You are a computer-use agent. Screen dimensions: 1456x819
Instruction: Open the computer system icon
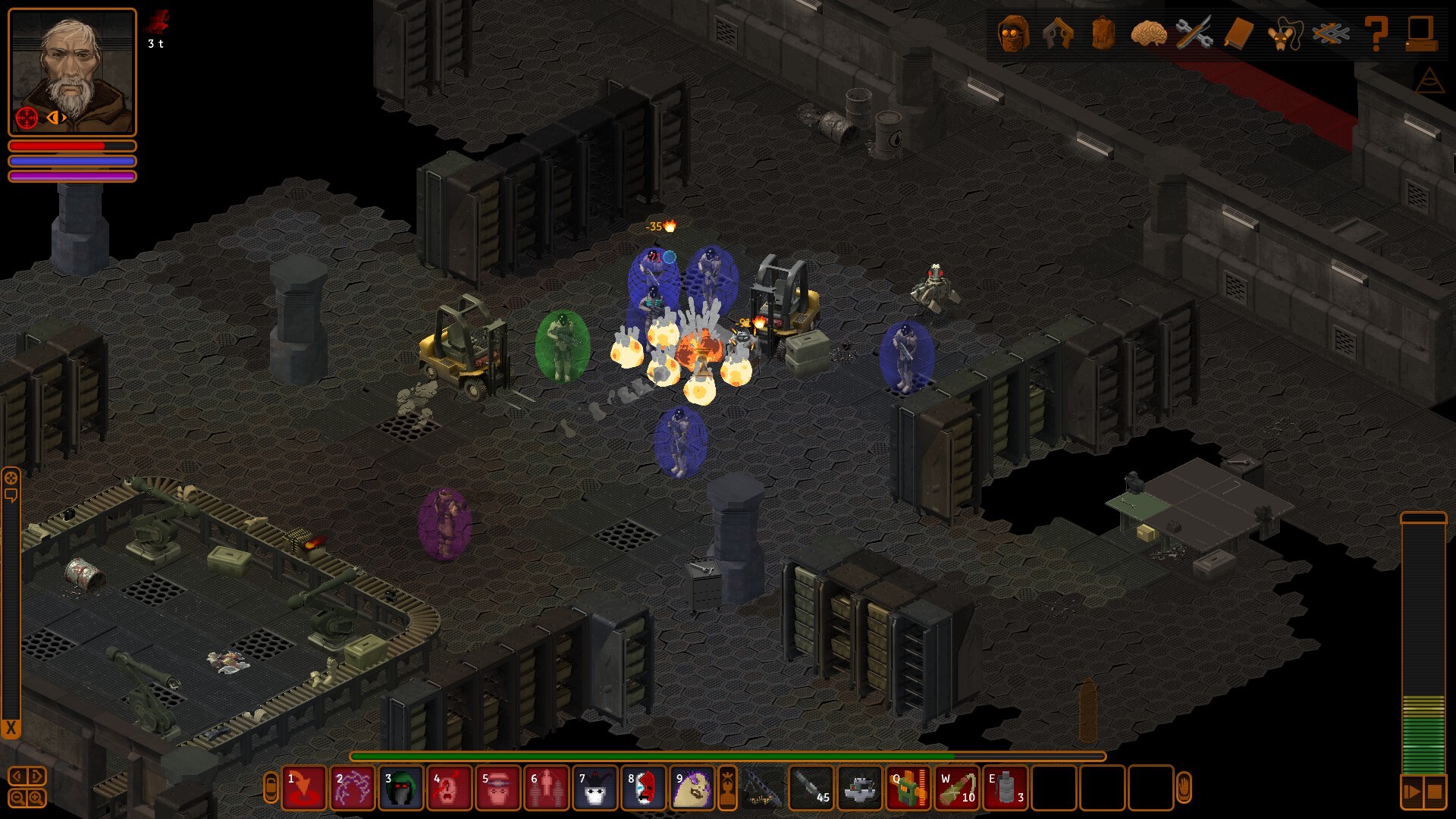(1420, 34)
